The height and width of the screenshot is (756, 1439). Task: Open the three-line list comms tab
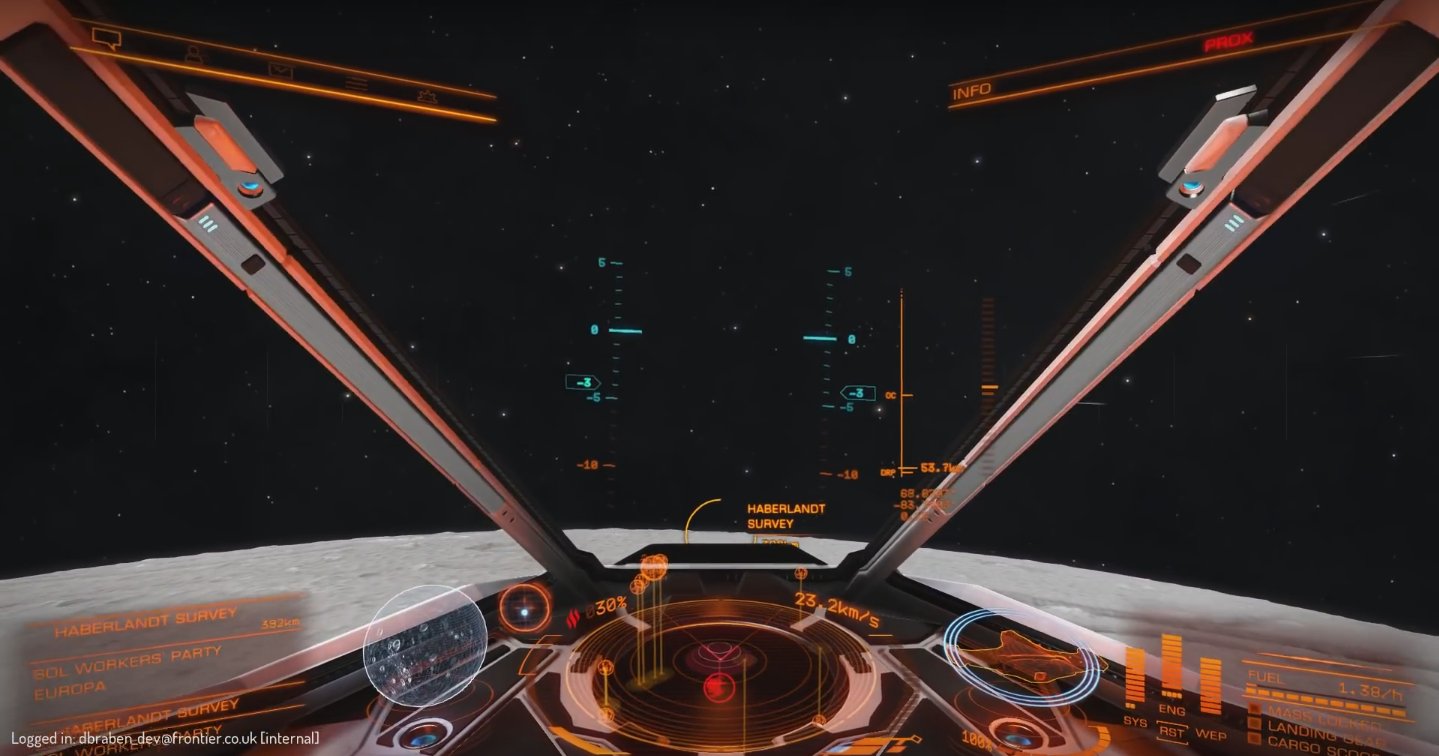[356, 84]
